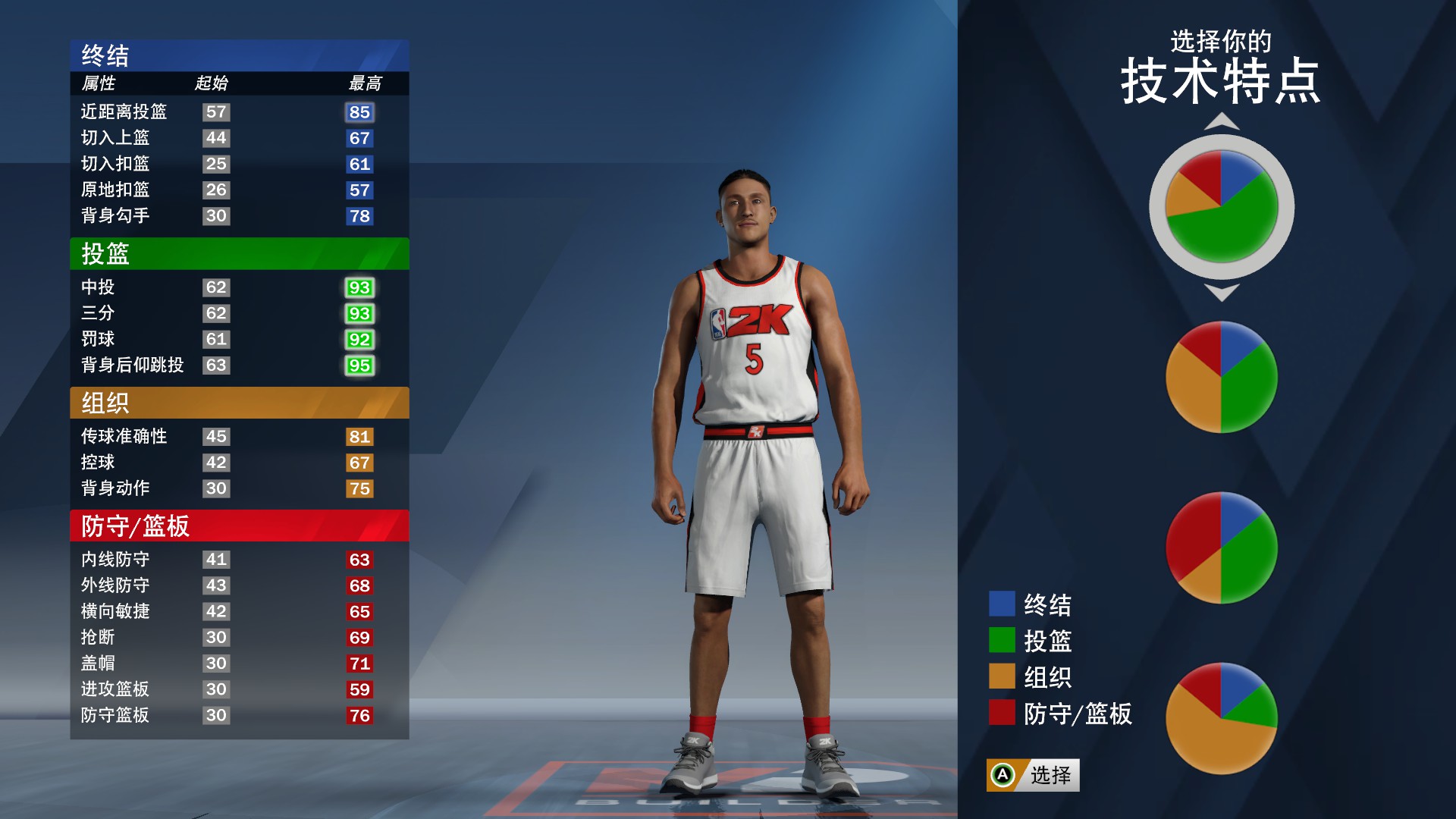
Task: Click the red 防守/篮板 legend square
Action: click(1000, 713)
